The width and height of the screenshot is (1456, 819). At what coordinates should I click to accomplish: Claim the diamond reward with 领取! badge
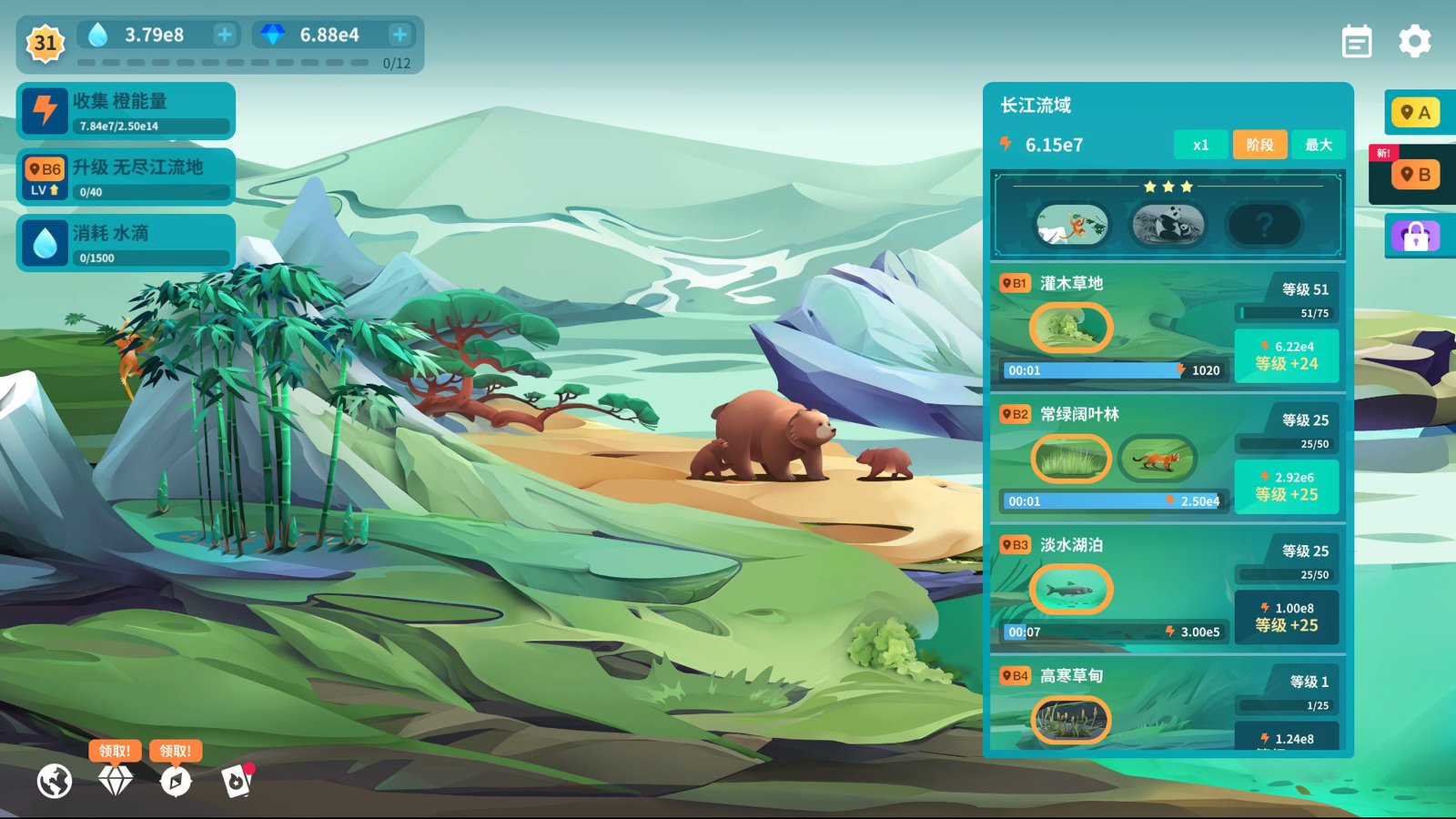point(115,780)
